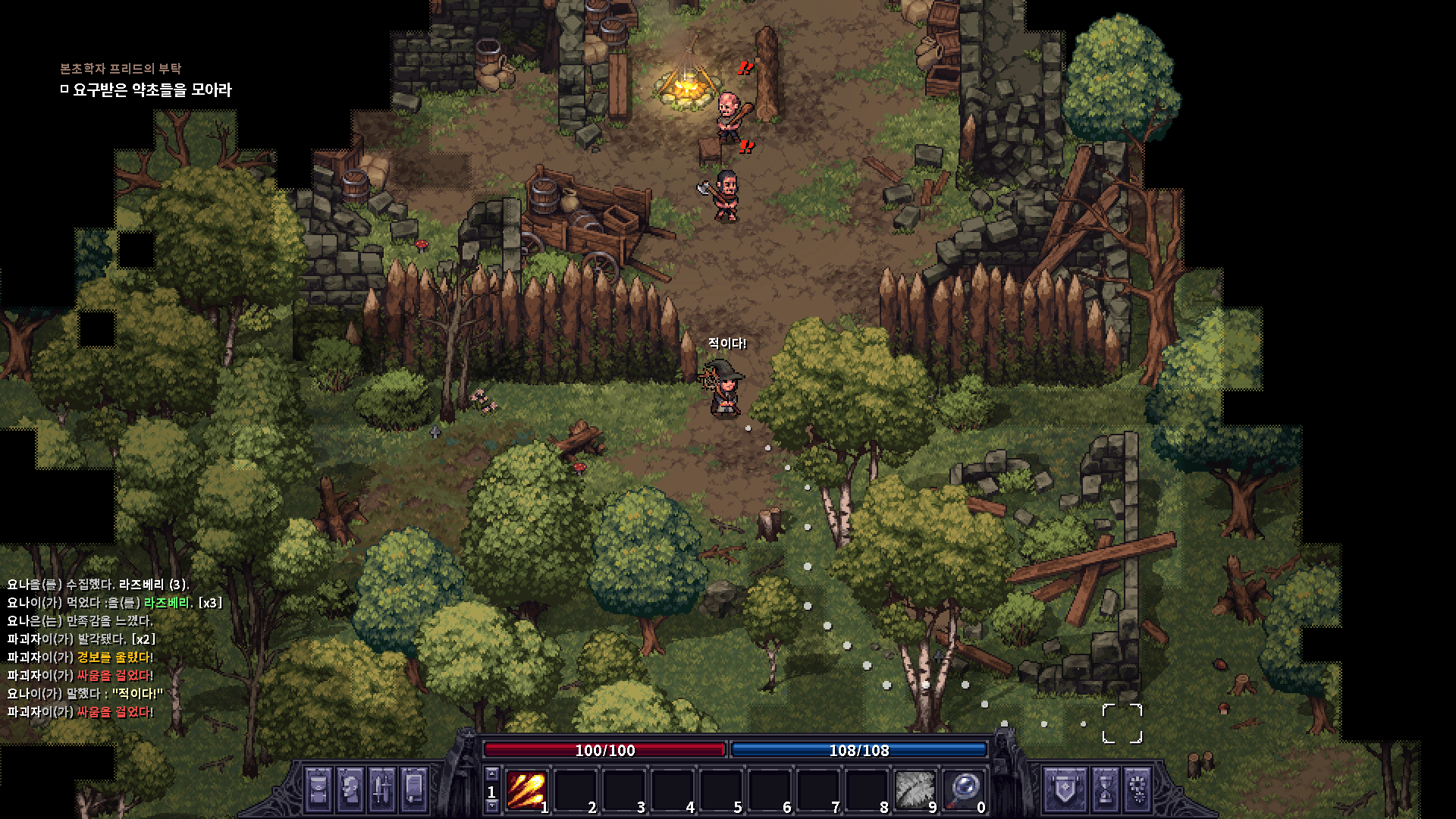
Task: Open the character head profile button
Action: click(x=350, y=789)
